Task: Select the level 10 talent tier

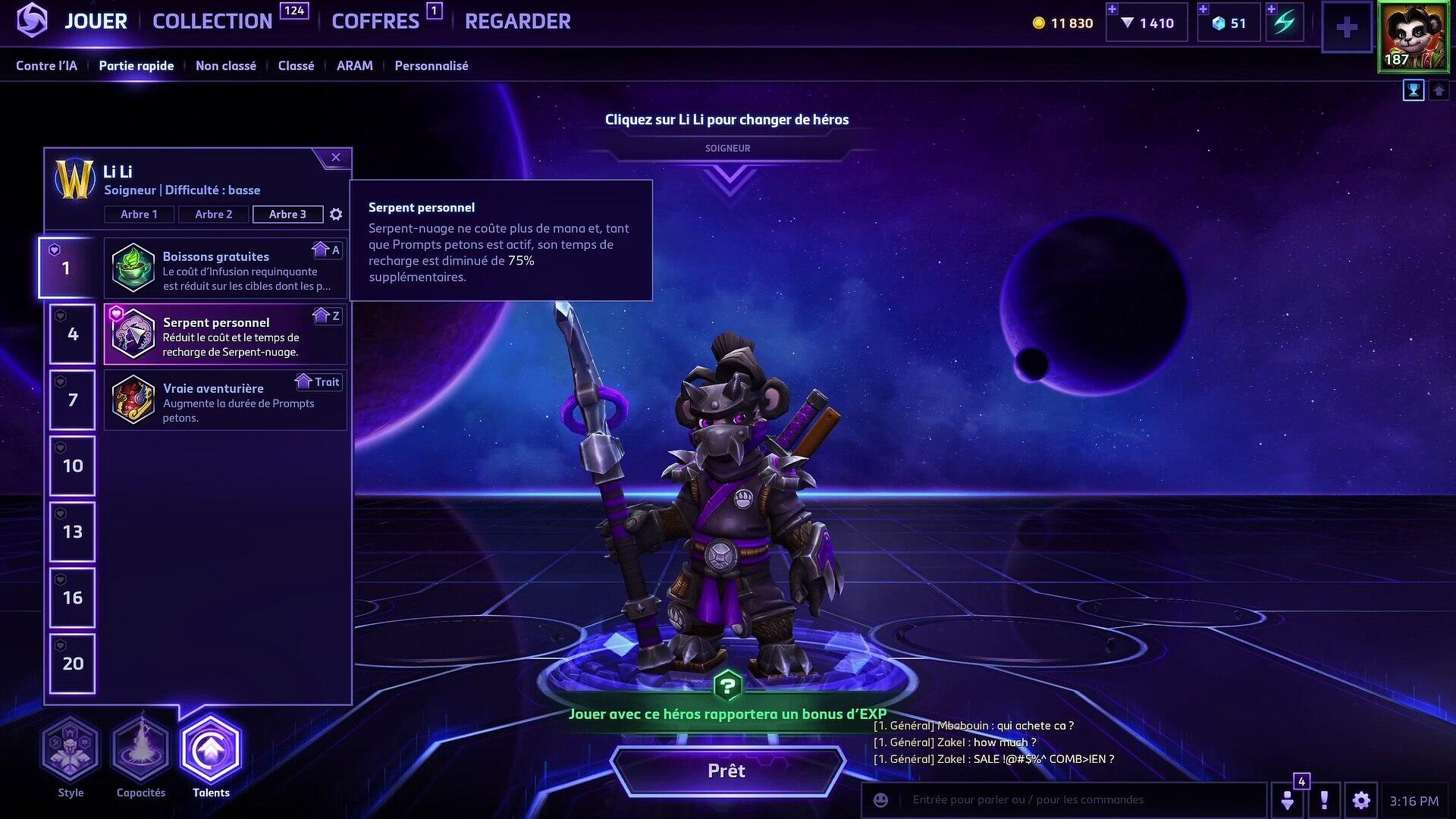Action: point(73,466)
